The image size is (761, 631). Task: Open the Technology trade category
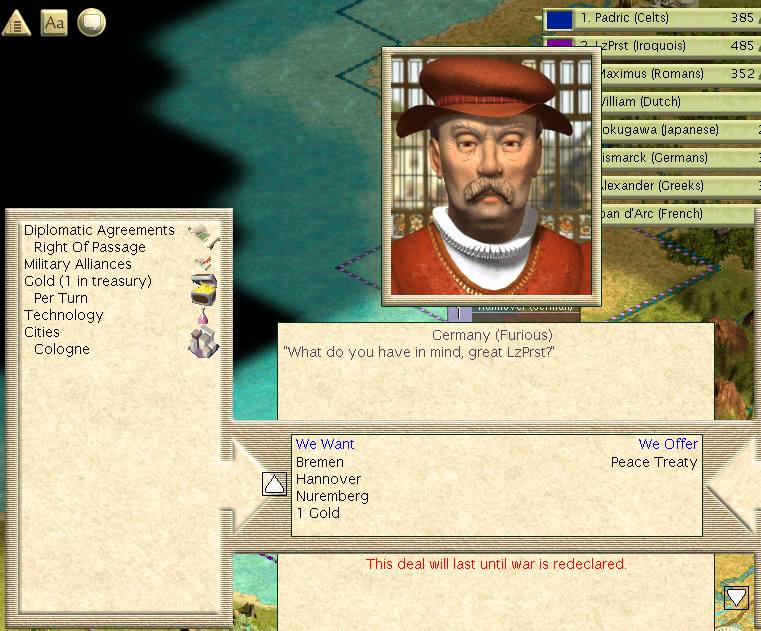[64, 315]
